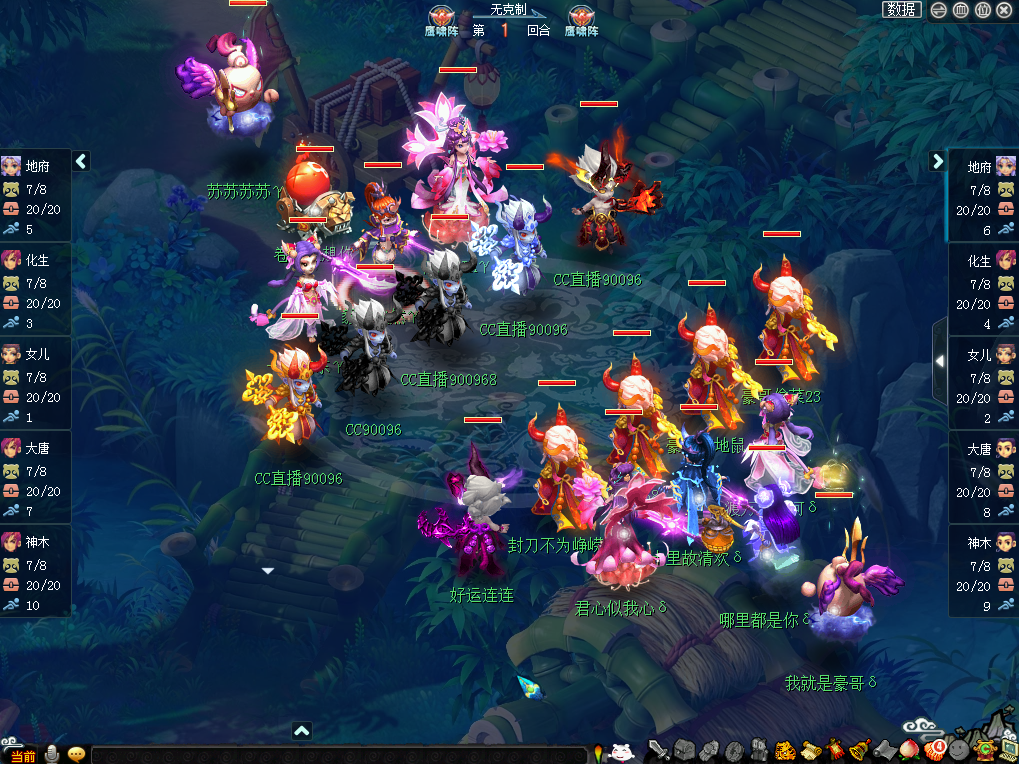Switch the chat channel via 当前 button
1019x764 pixels.
[x=22, y=756]
